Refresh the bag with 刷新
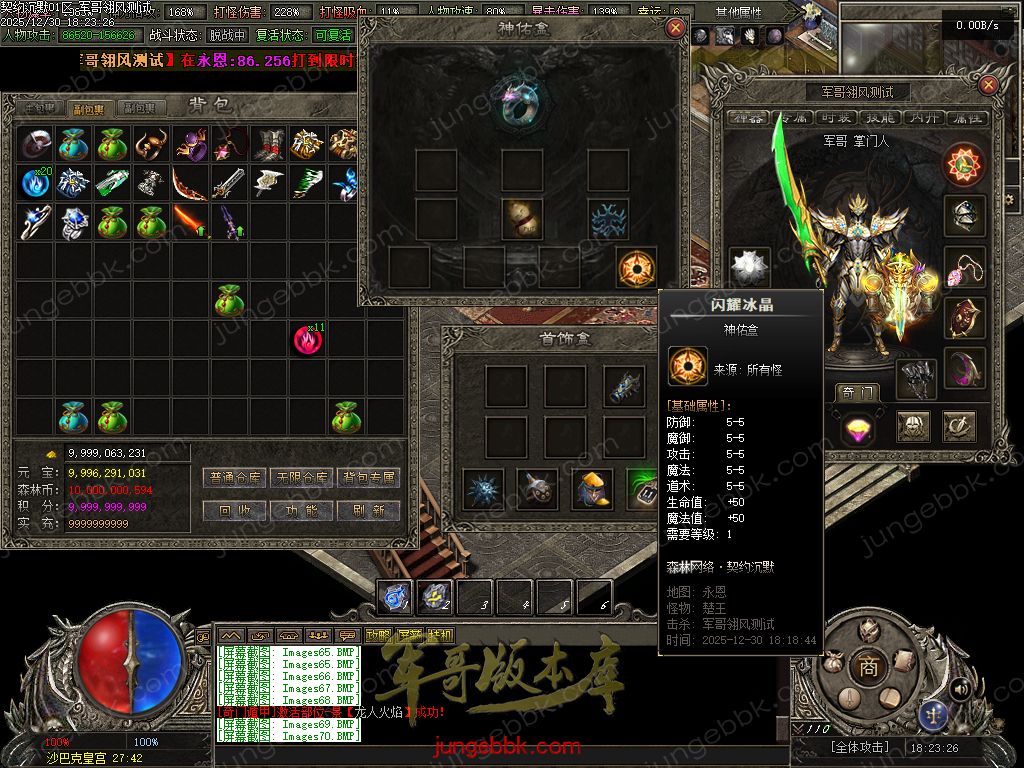Image resolution: width=1024 pixels, height=768 pixels. point(368,510)
